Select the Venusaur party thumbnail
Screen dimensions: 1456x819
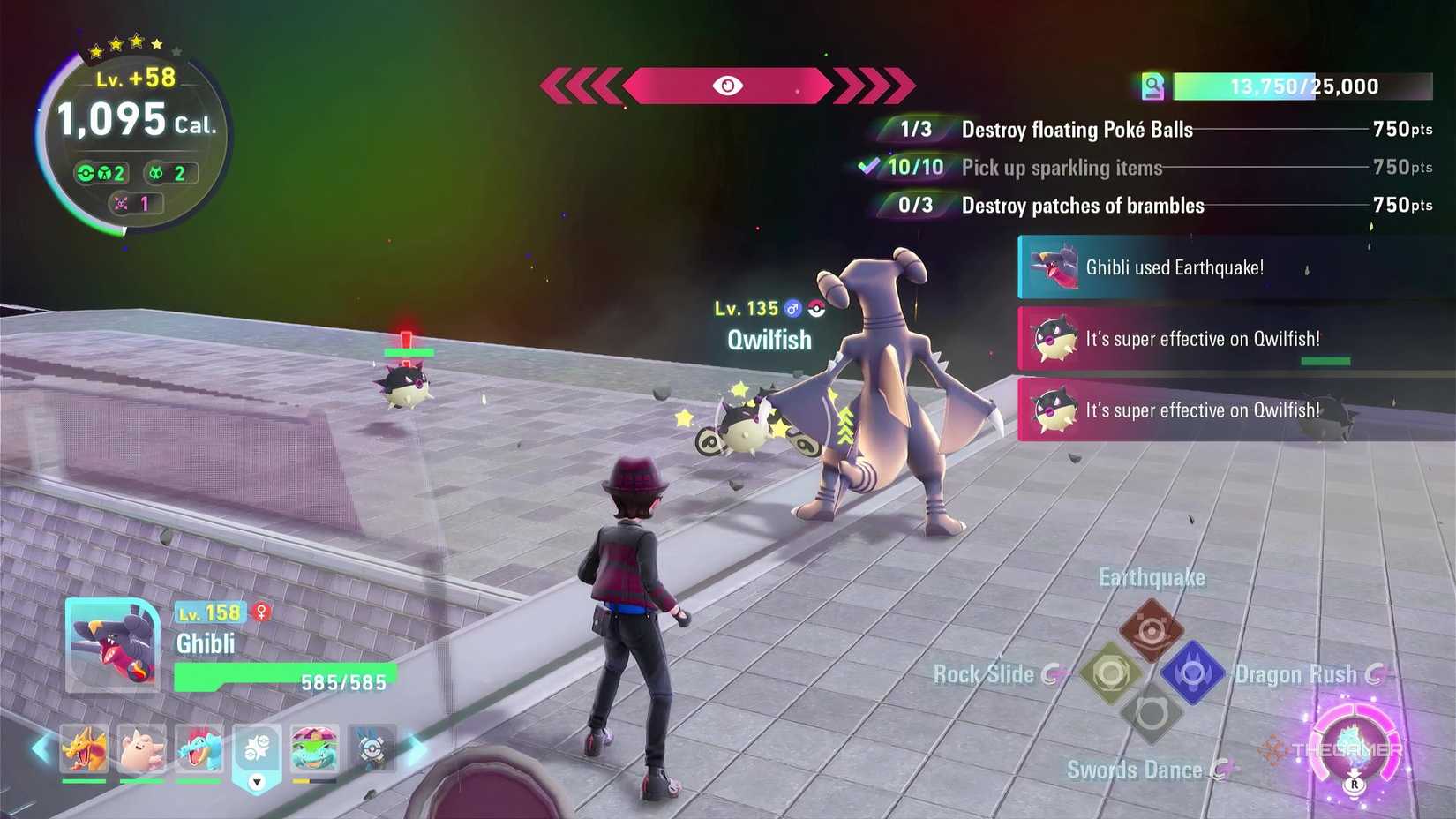315,748
